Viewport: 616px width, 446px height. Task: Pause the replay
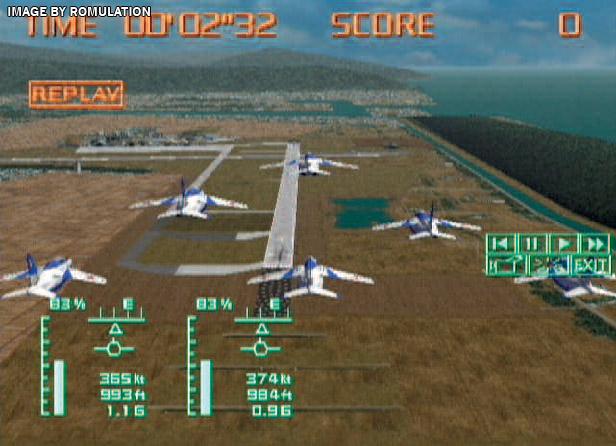(x=531, y=244)
